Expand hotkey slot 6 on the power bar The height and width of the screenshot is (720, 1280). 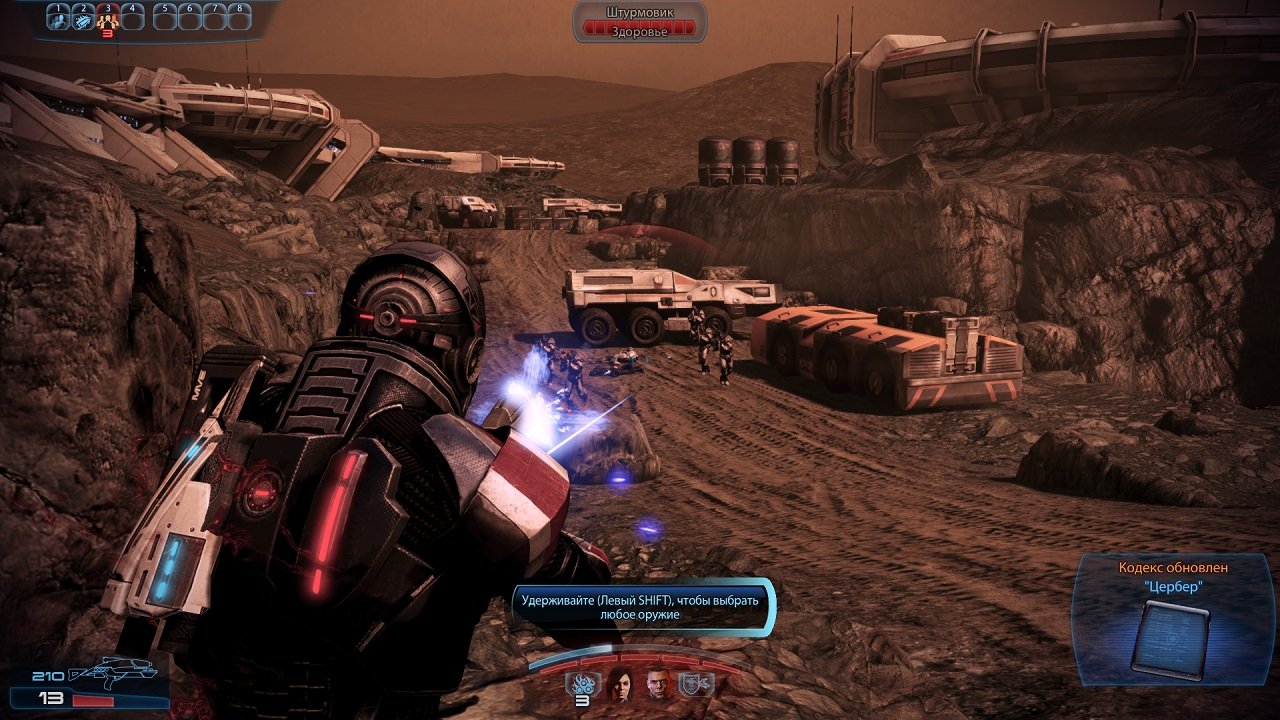[190, 18]
